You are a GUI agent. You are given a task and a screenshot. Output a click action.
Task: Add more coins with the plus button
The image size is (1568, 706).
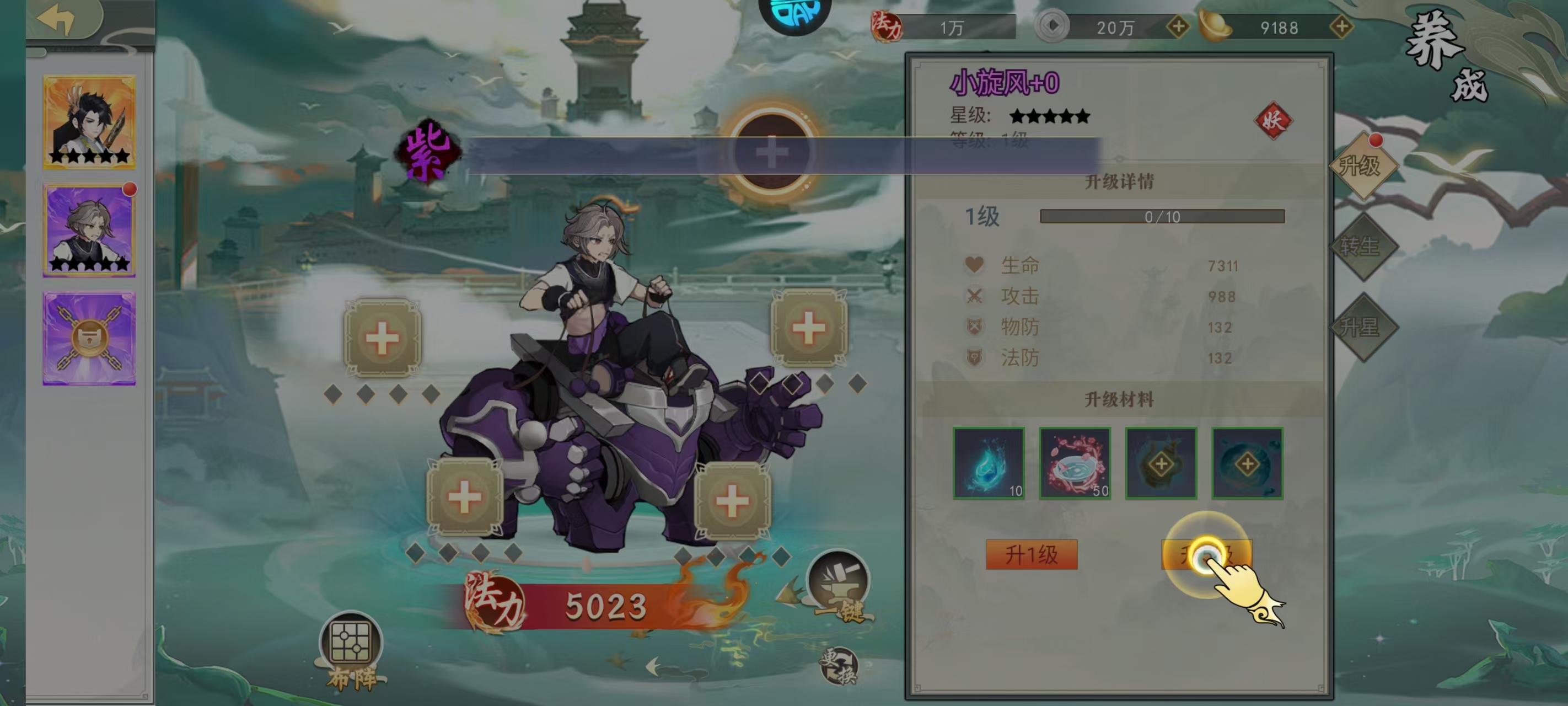point(1178,27)
